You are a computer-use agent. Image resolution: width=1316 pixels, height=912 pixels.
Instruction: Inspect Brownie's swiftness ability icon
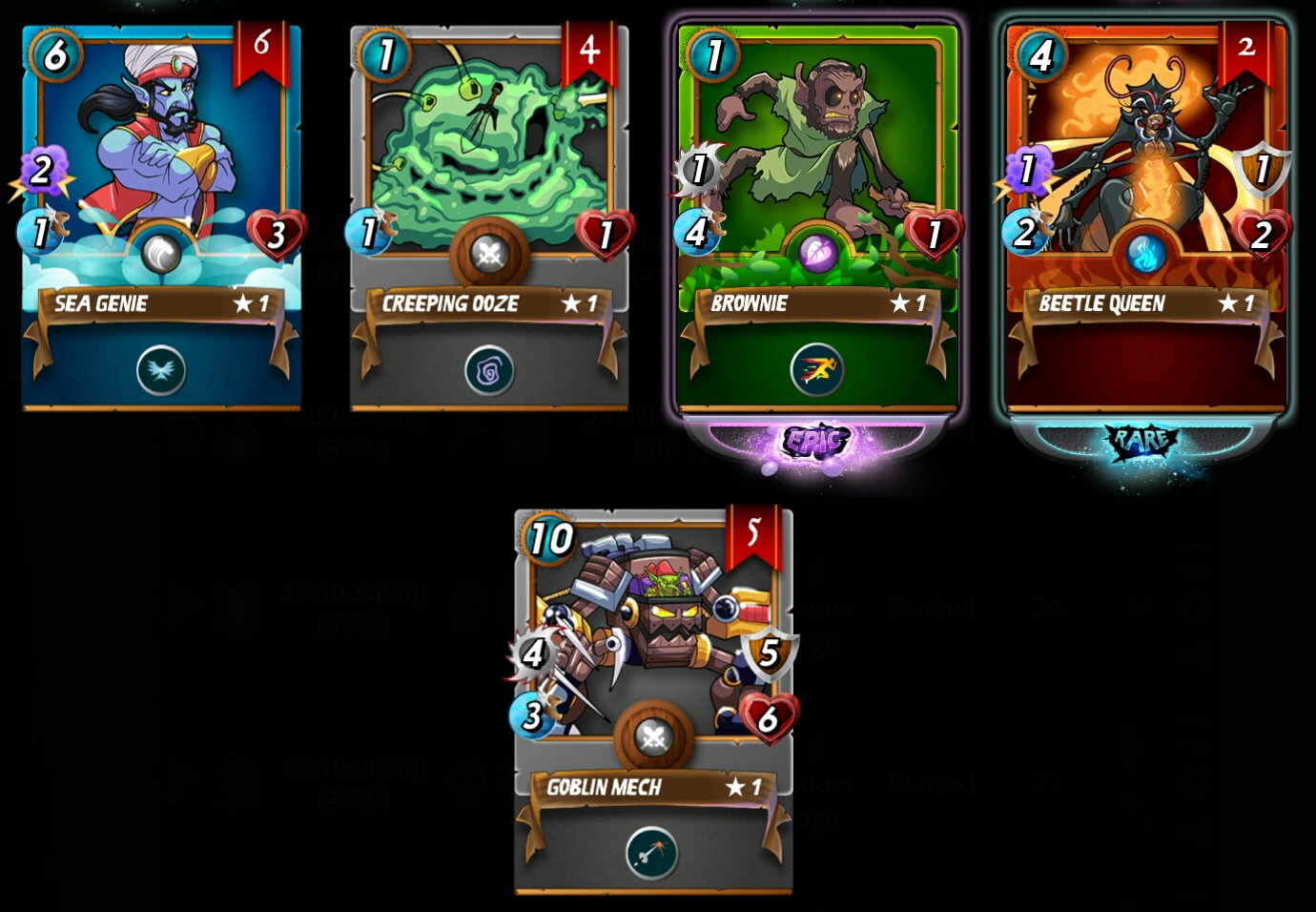[817, 369]
